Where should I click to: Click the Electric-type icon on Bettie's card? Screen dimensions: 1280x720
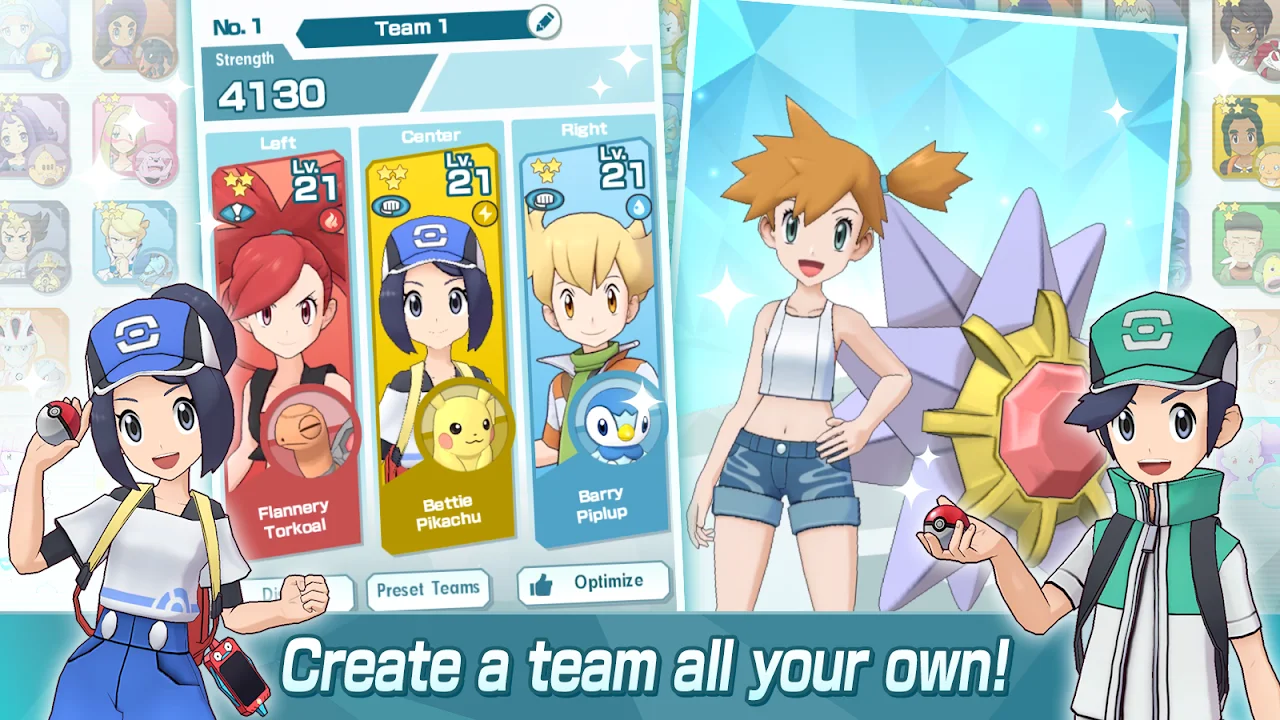(484, 213)
